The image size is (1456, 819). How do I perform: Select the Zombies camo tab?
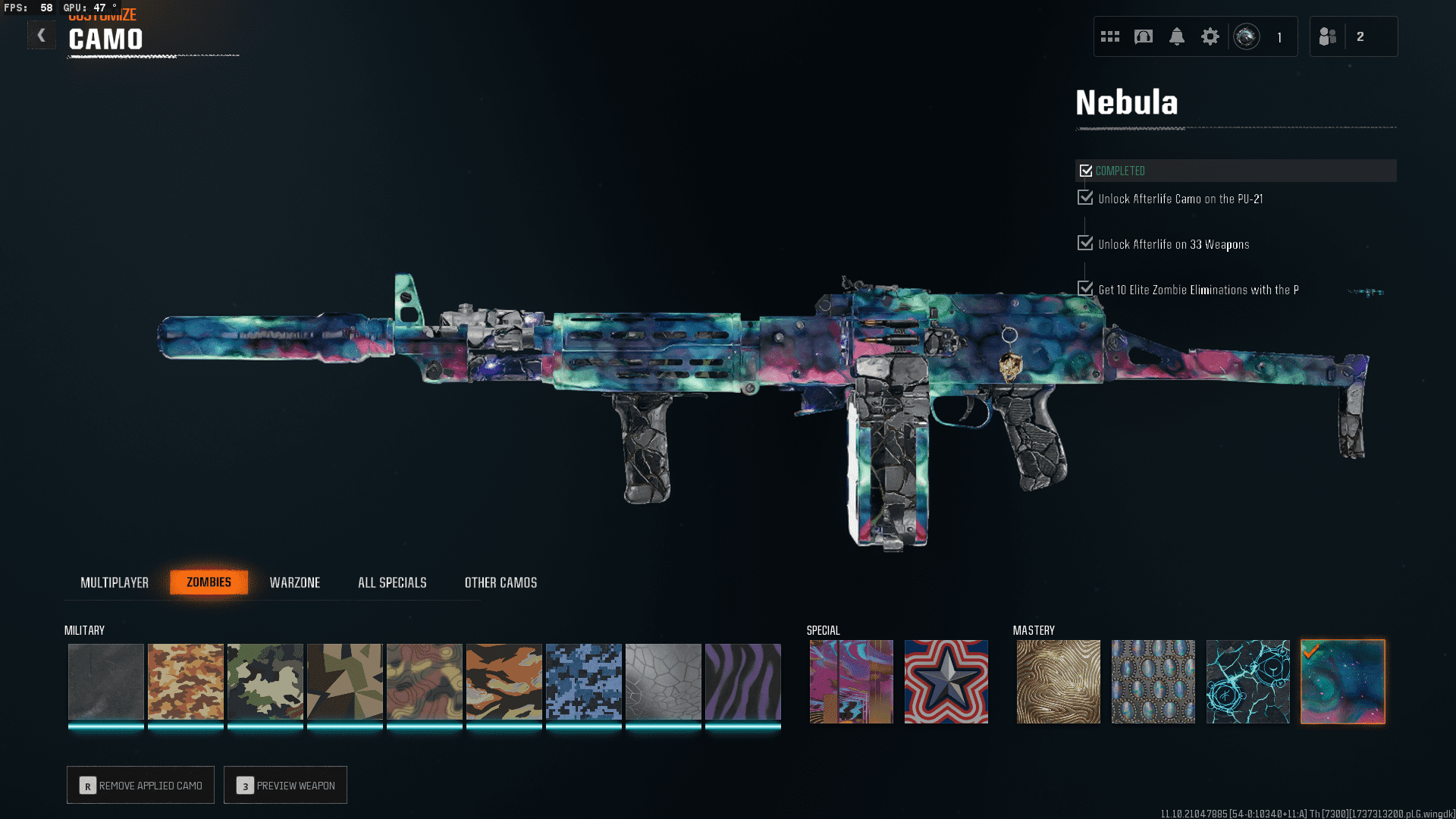(x=209, y=582)
